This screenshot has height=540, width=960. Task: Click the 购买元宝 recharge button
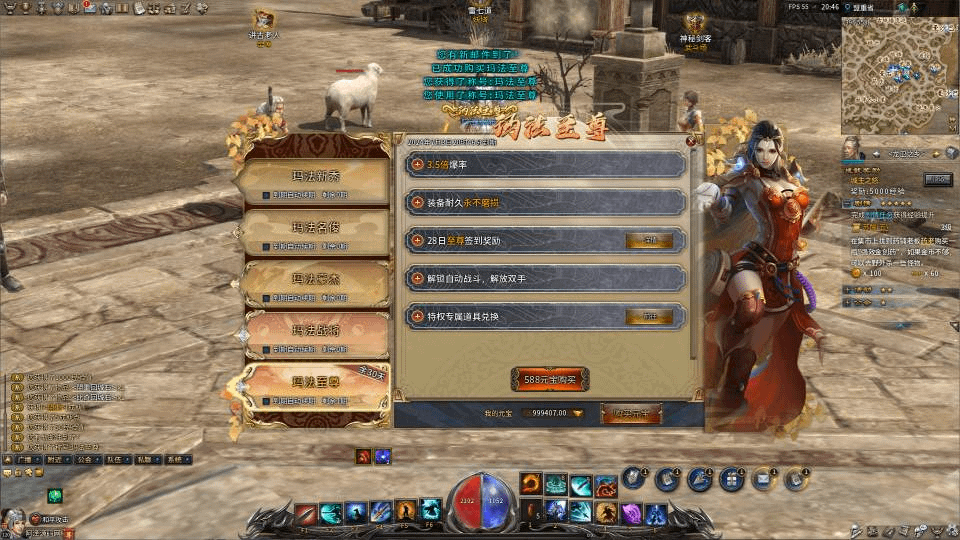[631, 413]
